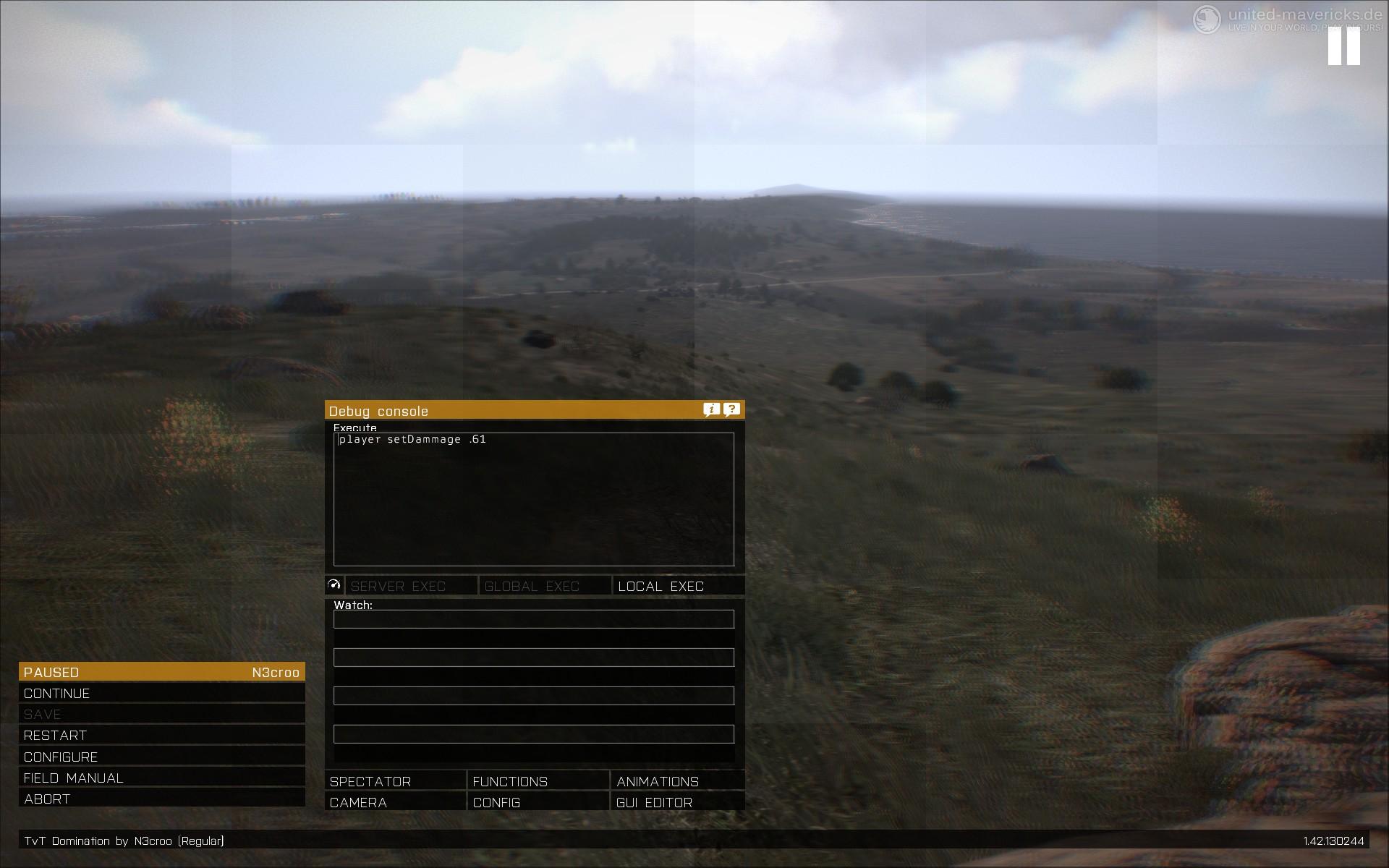
Task: Abort the mission
Action: (161, 799)
